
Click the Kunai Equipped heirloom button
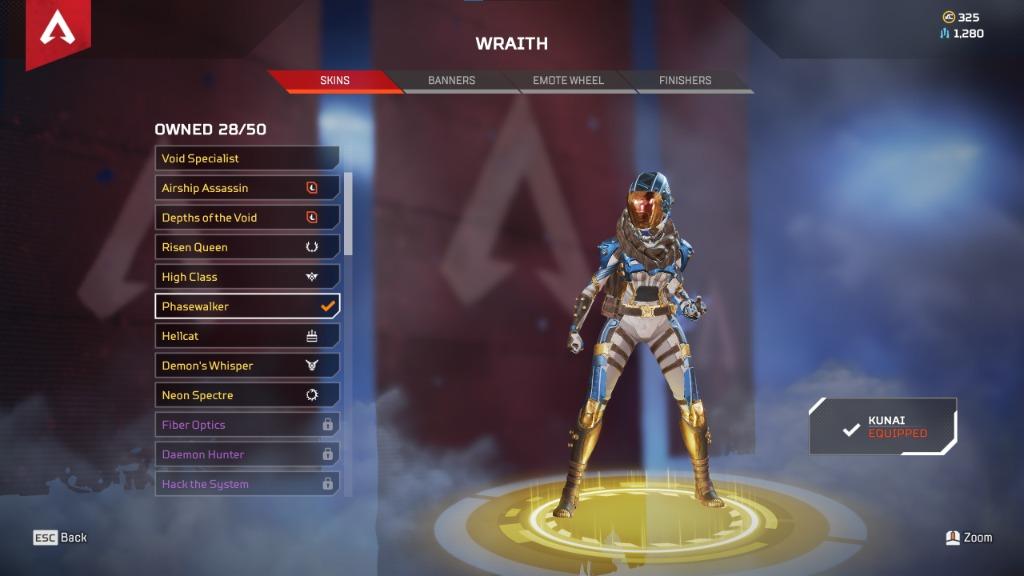click(883, 427)
